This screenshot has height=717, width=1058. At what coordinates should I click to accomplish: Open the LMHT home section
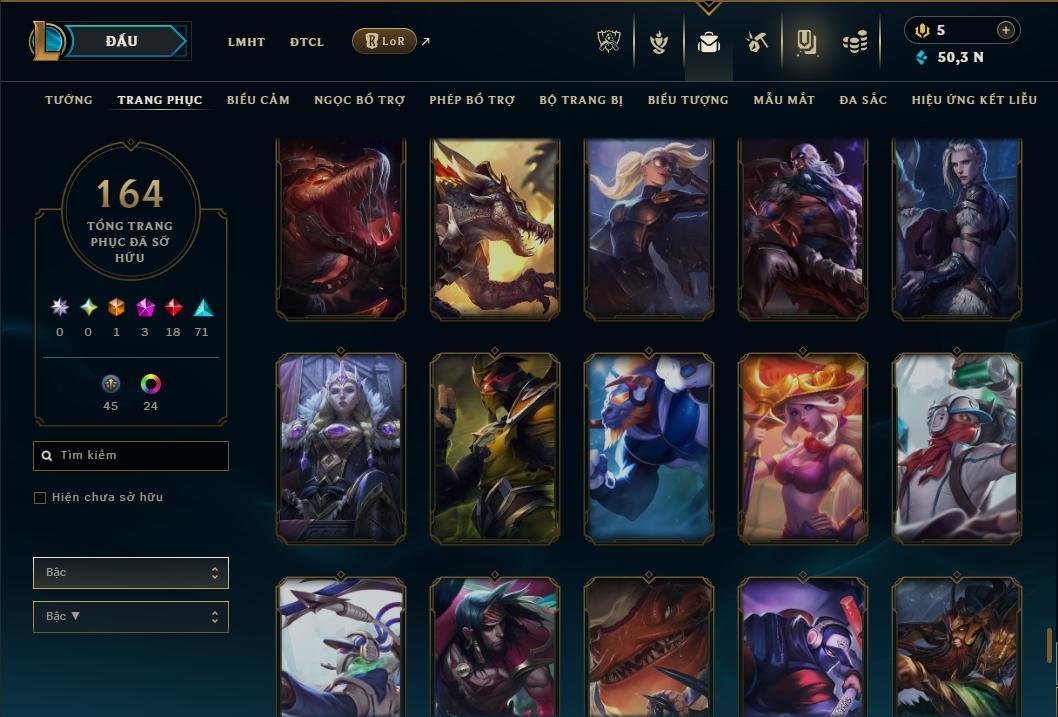(x=246, y=42)
